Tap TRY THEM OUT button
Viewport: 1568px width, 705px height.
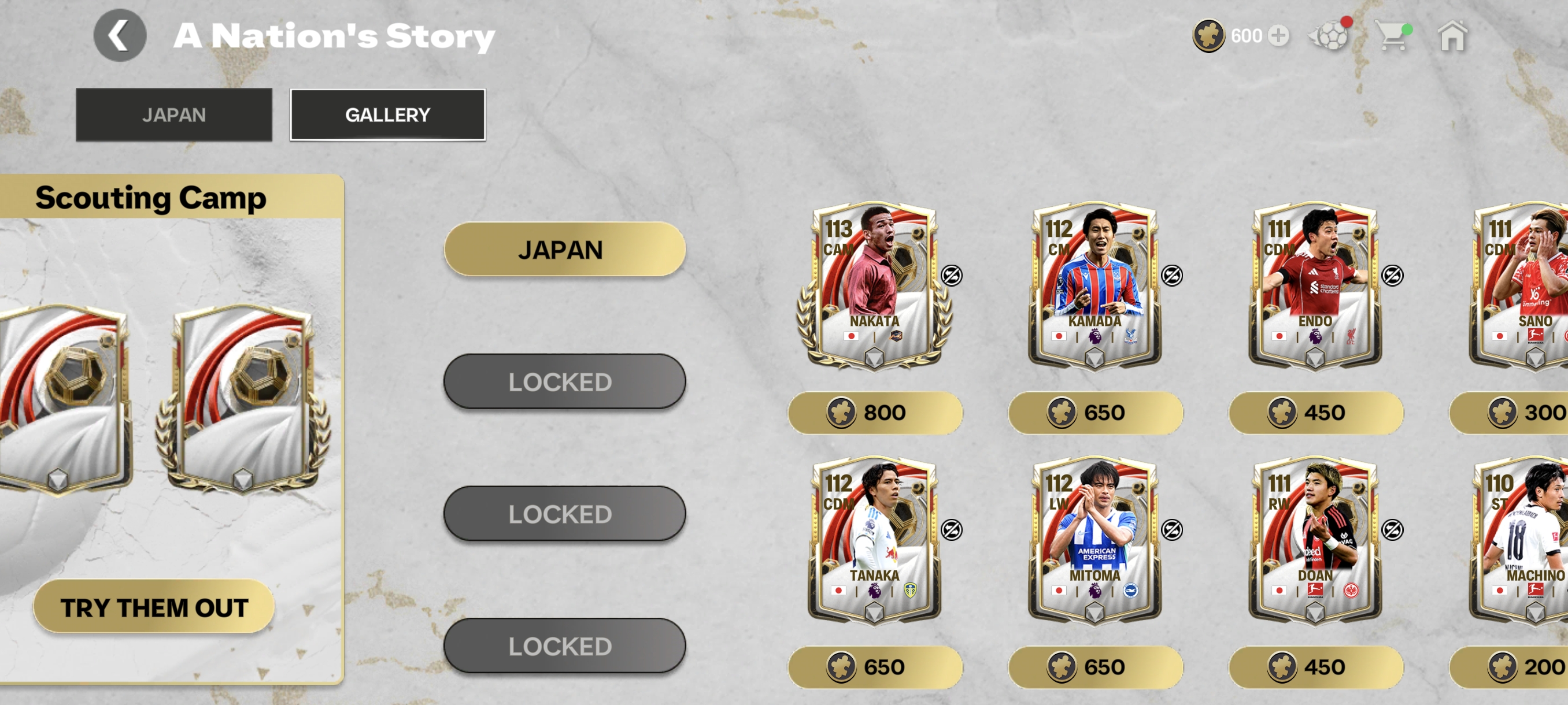(154, 606)
